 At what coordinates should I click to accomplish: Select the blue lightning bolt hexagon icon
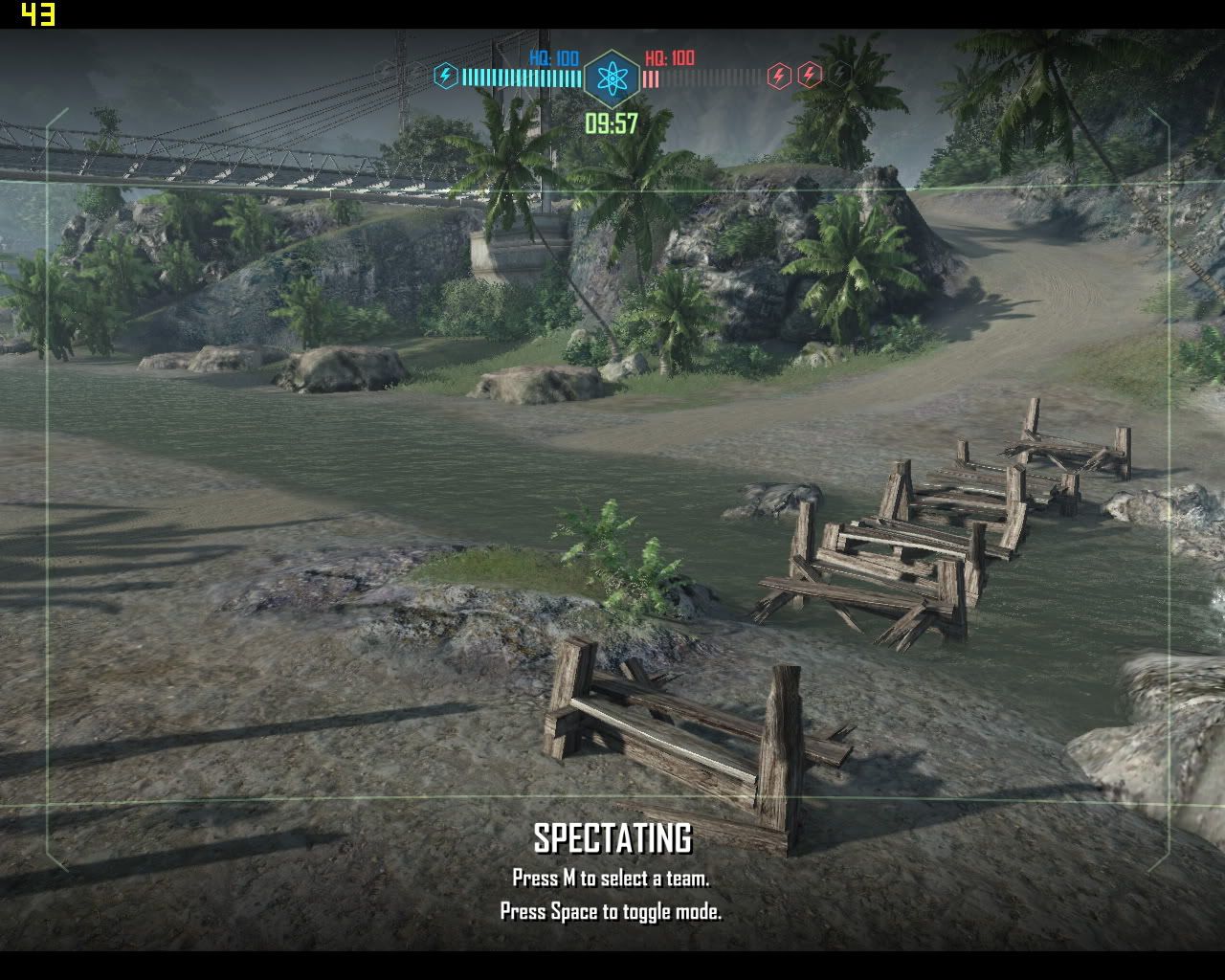click(x=445, y=76)
